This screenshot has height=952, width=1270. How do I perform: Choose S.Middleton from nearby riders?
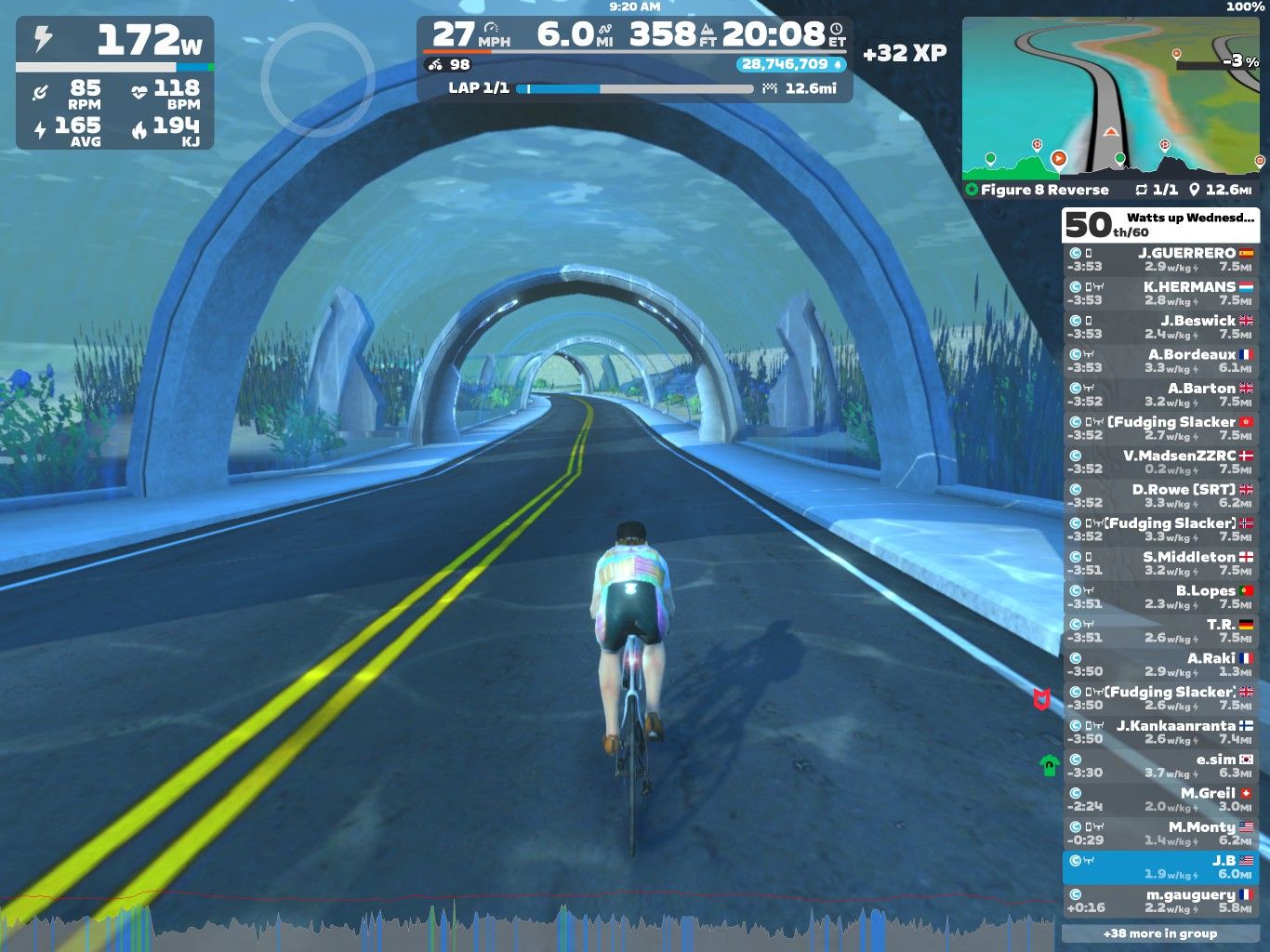1160,563
